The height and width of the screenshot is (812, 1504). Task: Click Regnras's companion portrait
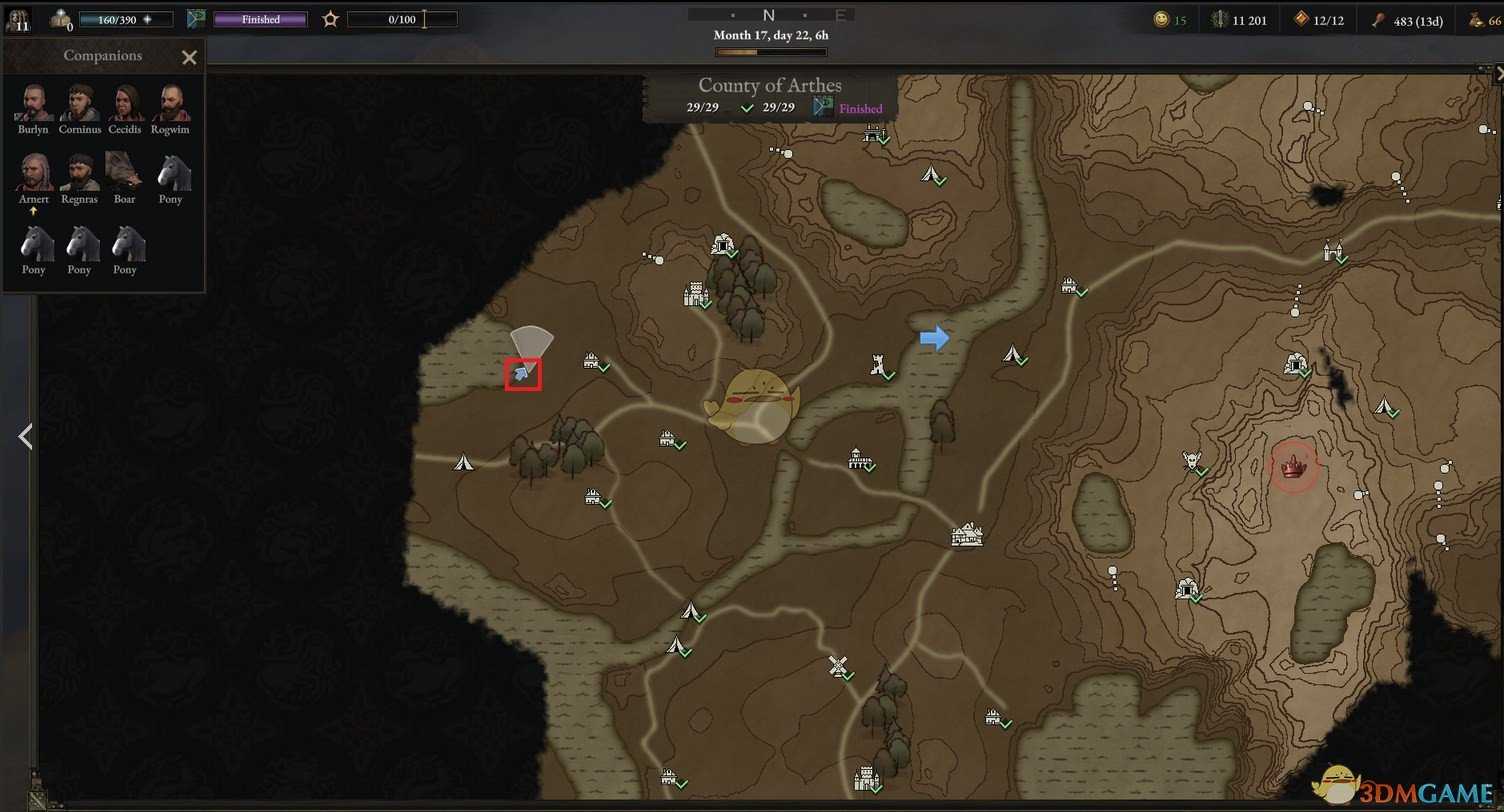coord(79,172)
